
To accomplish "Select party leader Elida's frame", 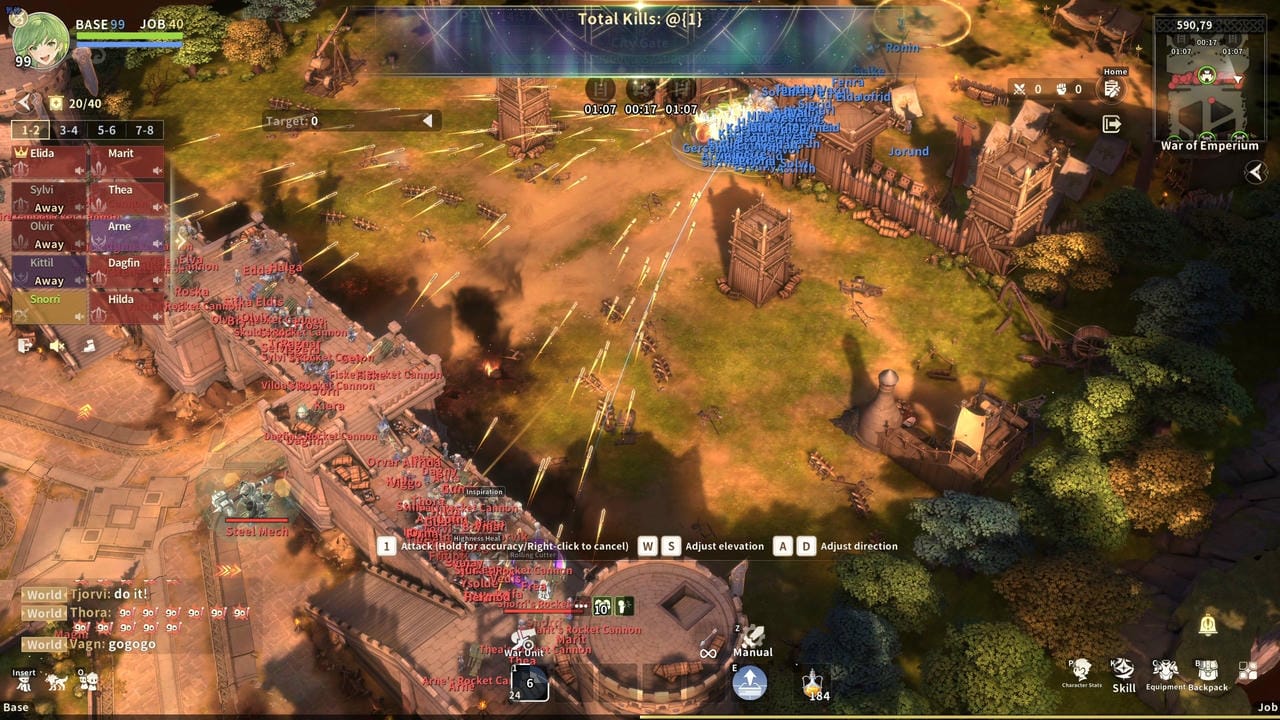I will click(49, 161).
